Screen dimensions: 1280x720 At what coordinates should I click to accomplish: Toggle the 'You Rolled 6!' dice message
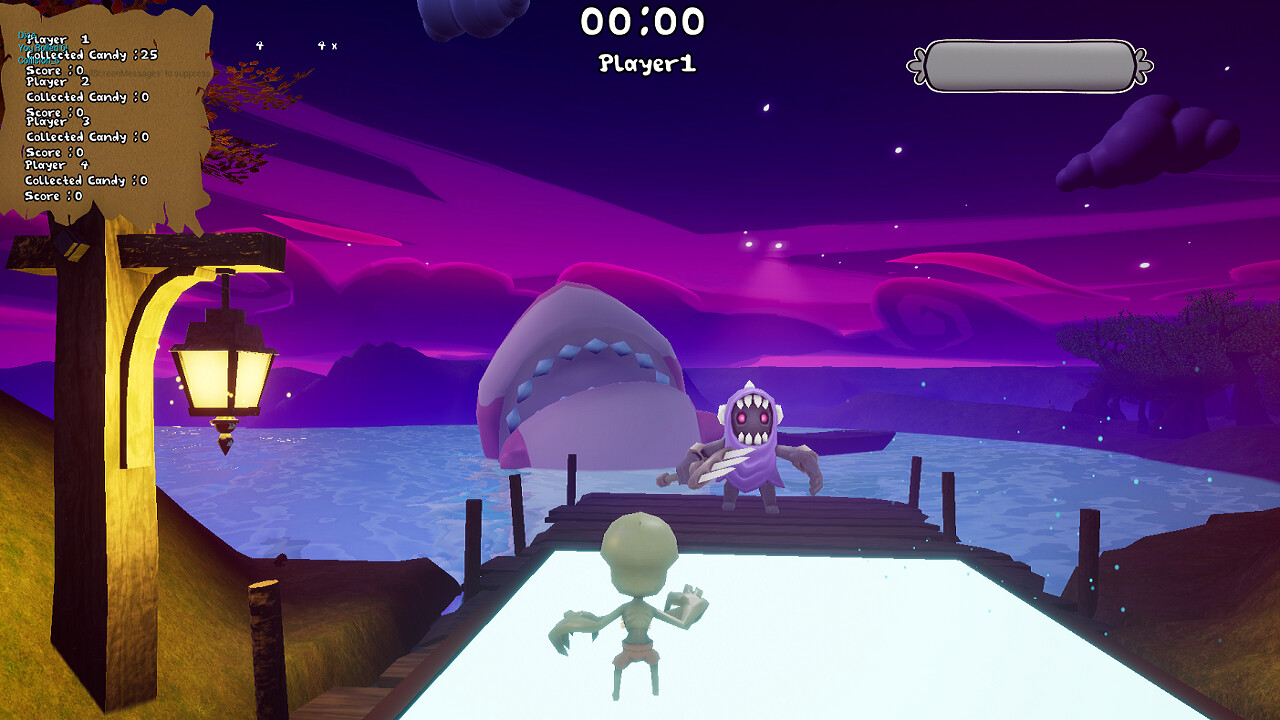click(x=43, y=47)
